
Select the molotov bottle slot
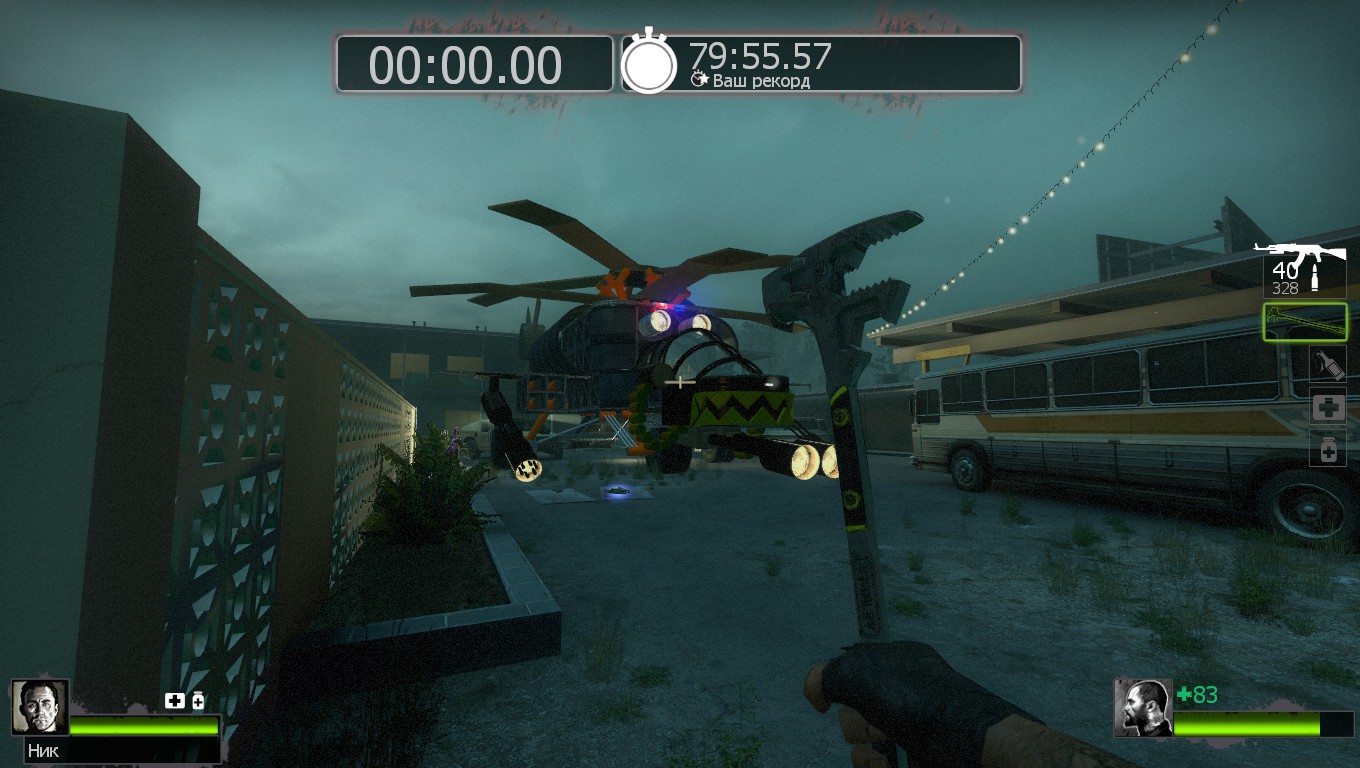coord(1328,364)
